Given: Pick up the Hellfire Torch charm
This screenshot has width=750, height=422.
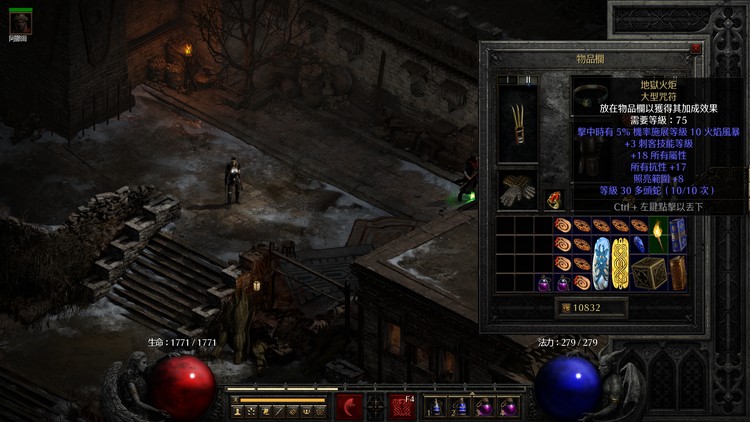Looking at the screenshot, I should pyautogui.click(x=658, y=234).
